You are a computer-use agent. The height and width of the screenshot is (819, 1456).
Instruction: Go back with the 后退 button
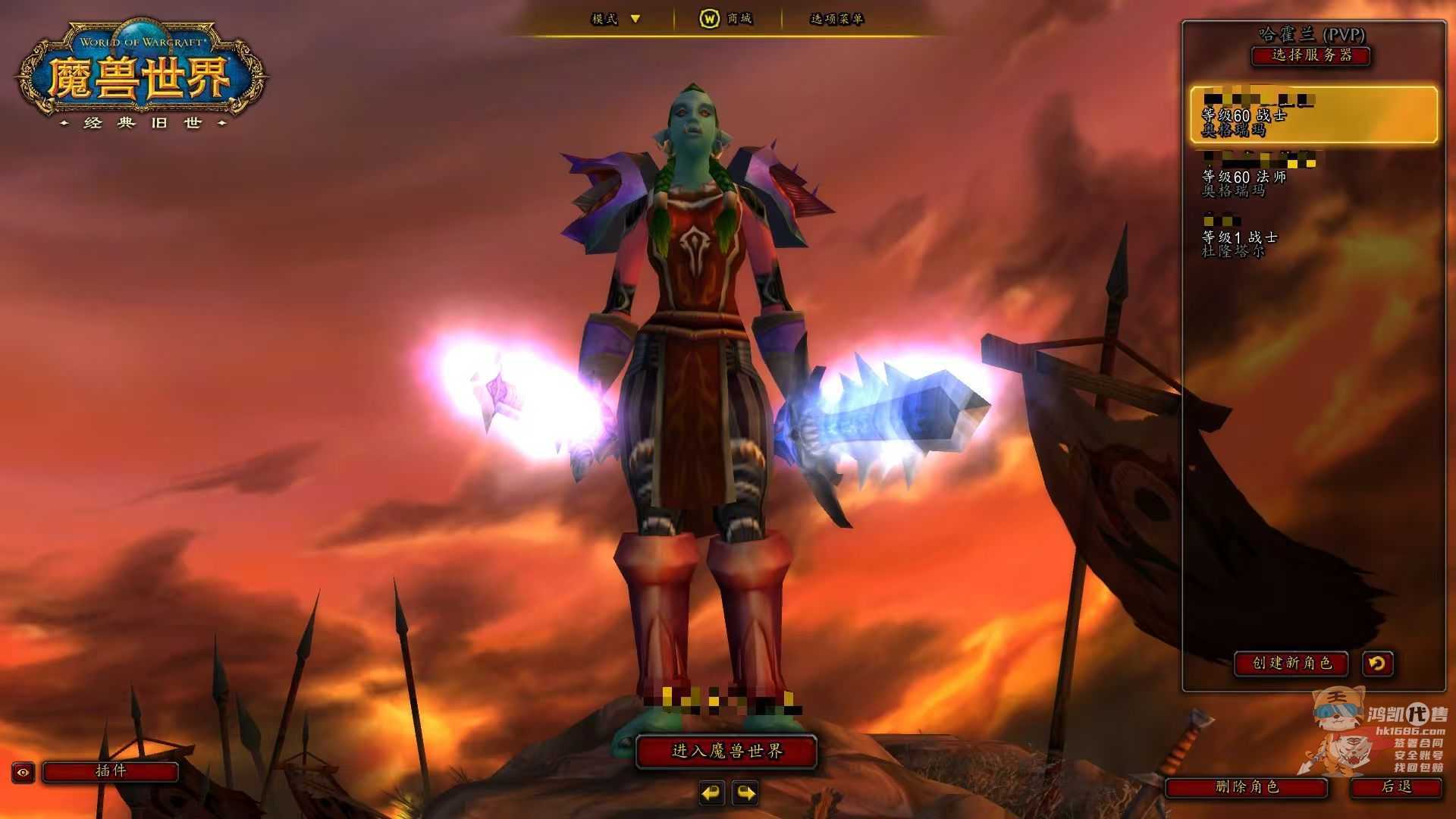tap(1395, 787)
